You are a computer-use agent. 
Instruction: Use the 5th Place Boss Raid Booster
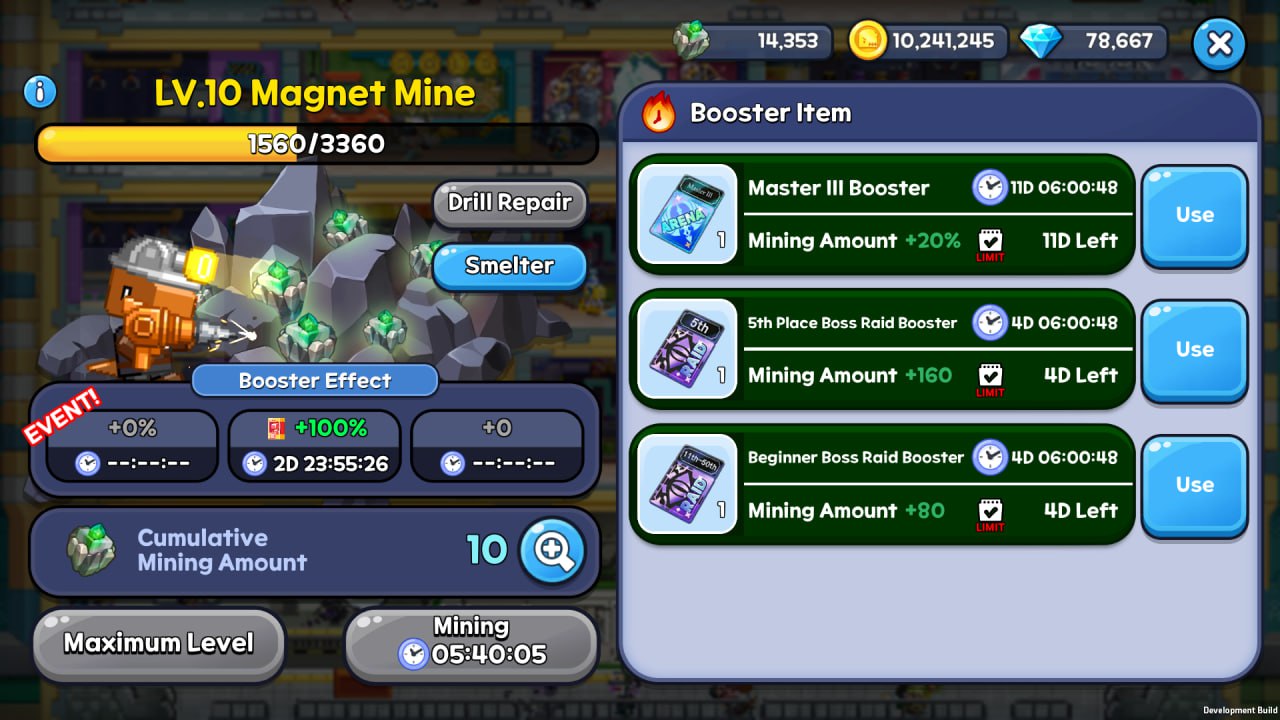coord(1194,350)
